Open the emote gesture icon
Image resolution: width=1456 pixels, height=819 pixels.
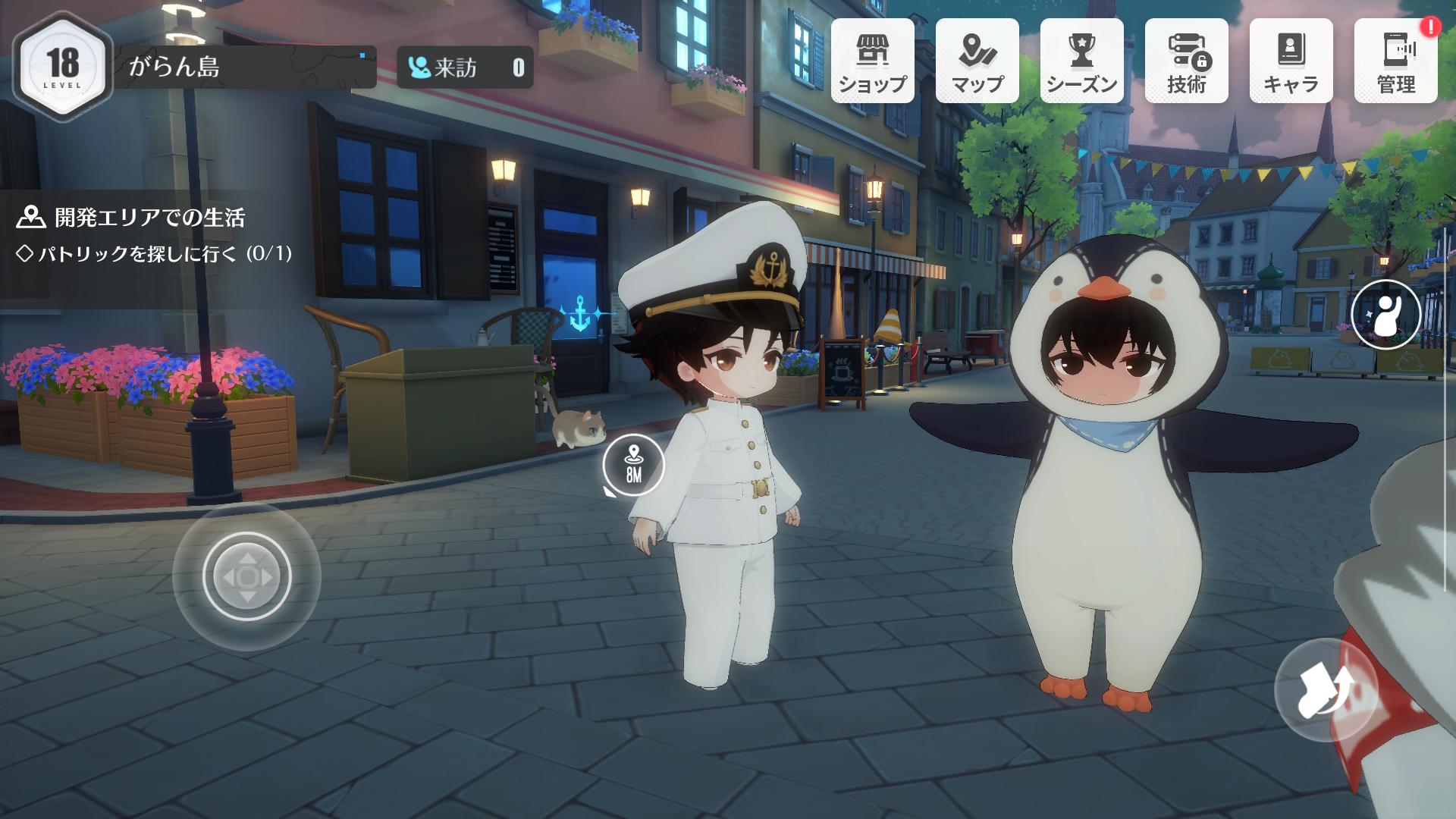(1385, 314)
